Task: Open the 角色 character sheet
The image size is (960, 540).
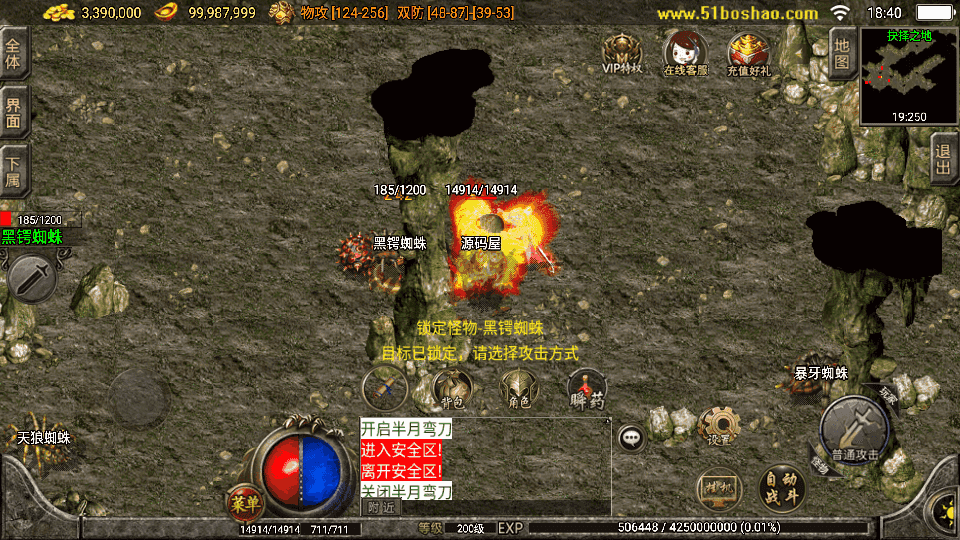Action: coord(518,388)
